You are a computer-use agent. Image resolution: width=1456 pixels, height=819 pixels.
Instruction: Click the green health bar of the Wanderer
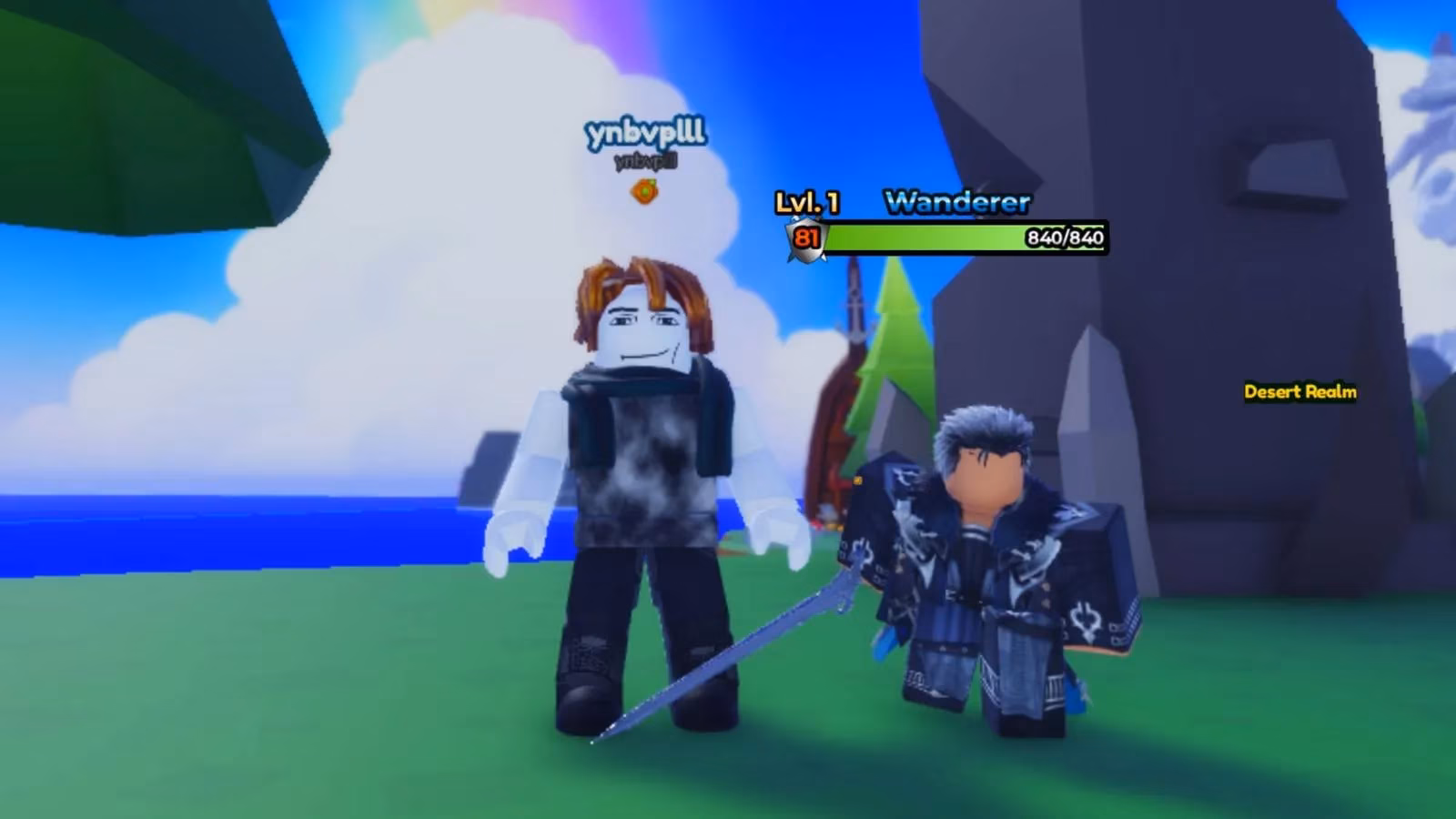[x=919, y=239]
